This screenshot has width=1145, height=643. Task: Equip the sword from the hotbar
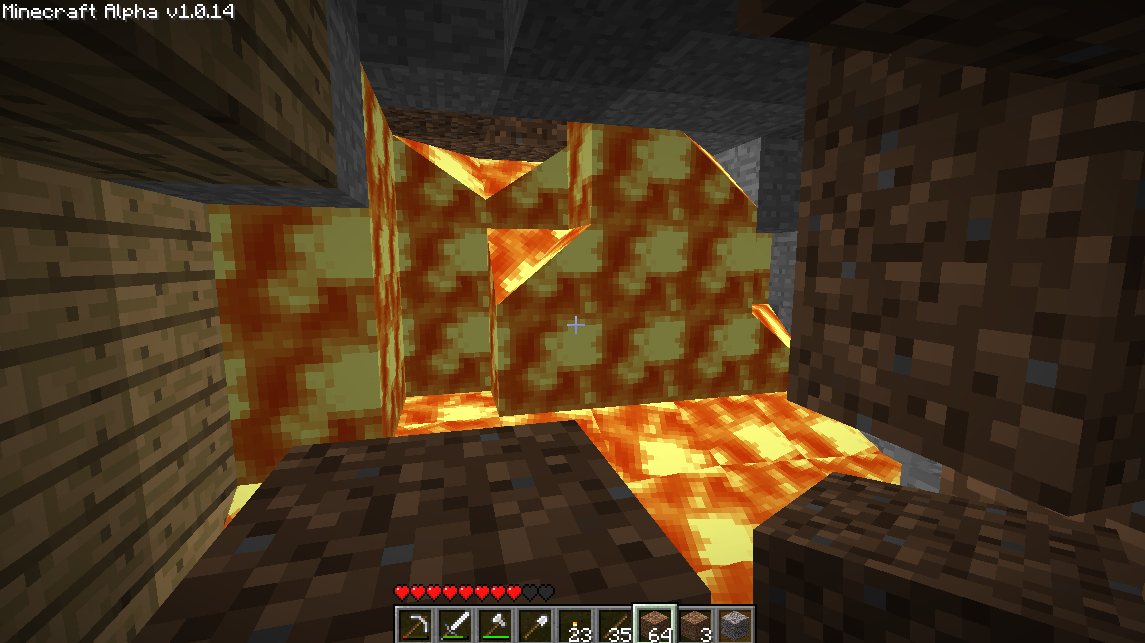[453, 624]
